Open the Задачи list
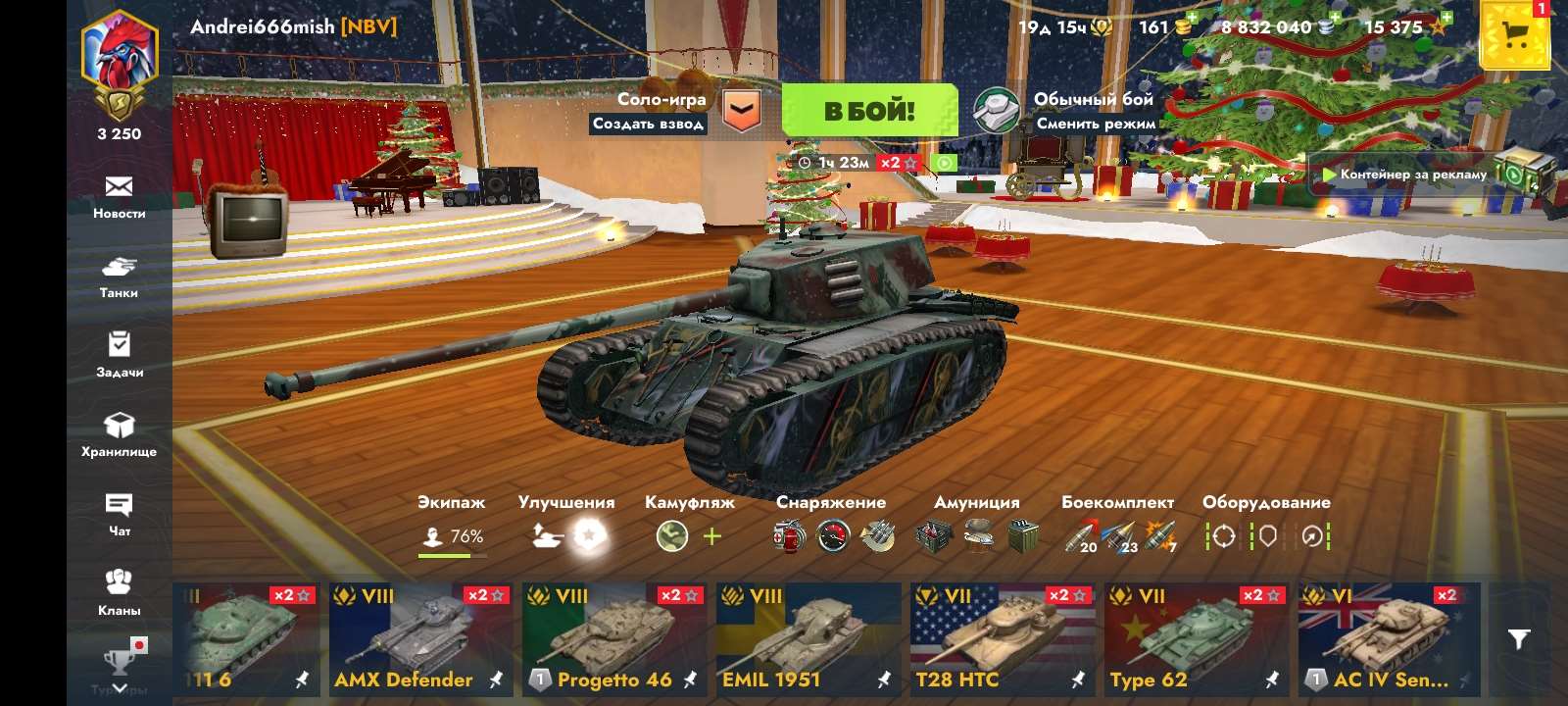This screenshot has height=706, width=1568. [x=120, y=355]
